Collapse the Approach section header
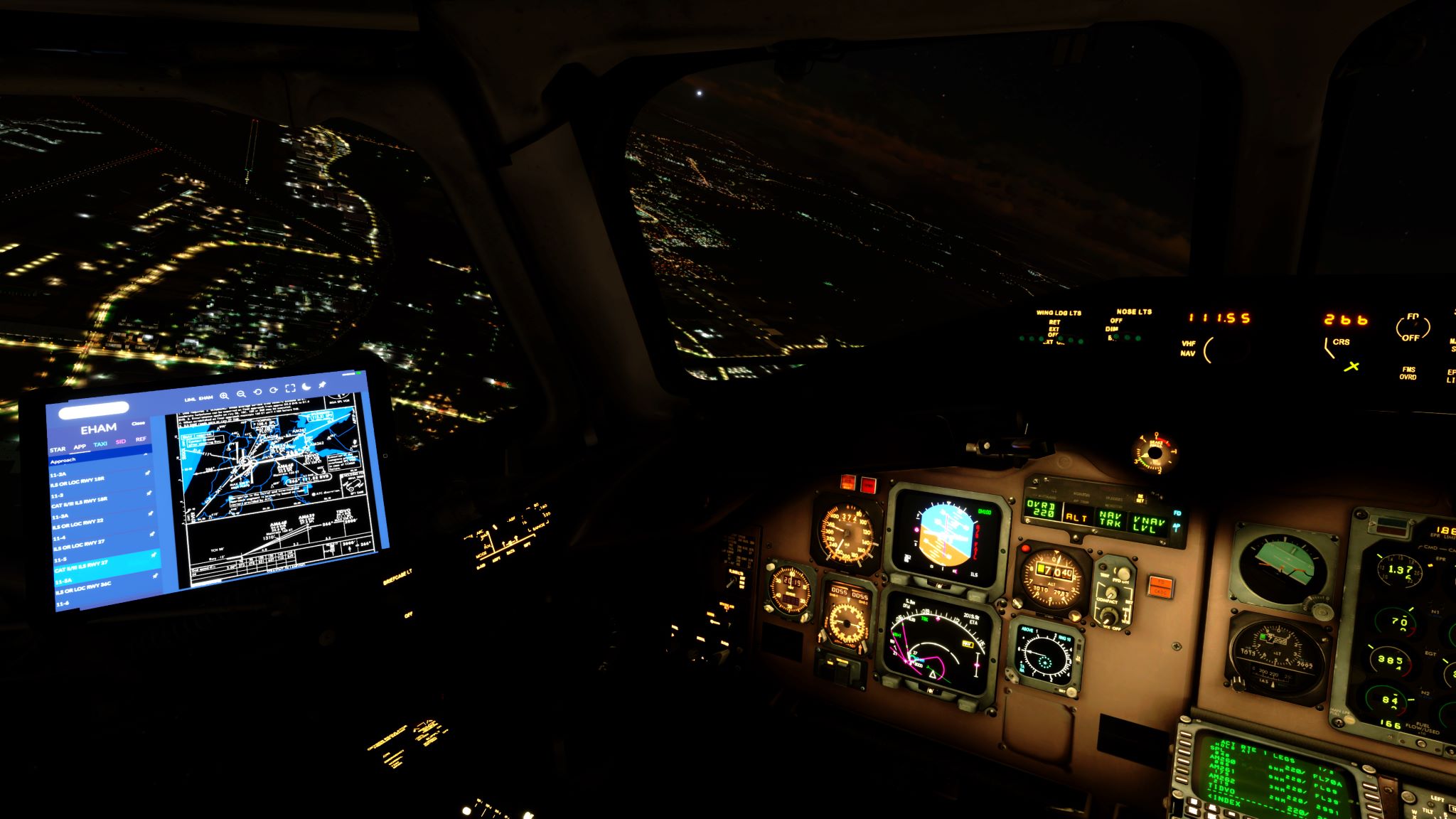This screenshot has width=1456, height=819. (63, 459)
